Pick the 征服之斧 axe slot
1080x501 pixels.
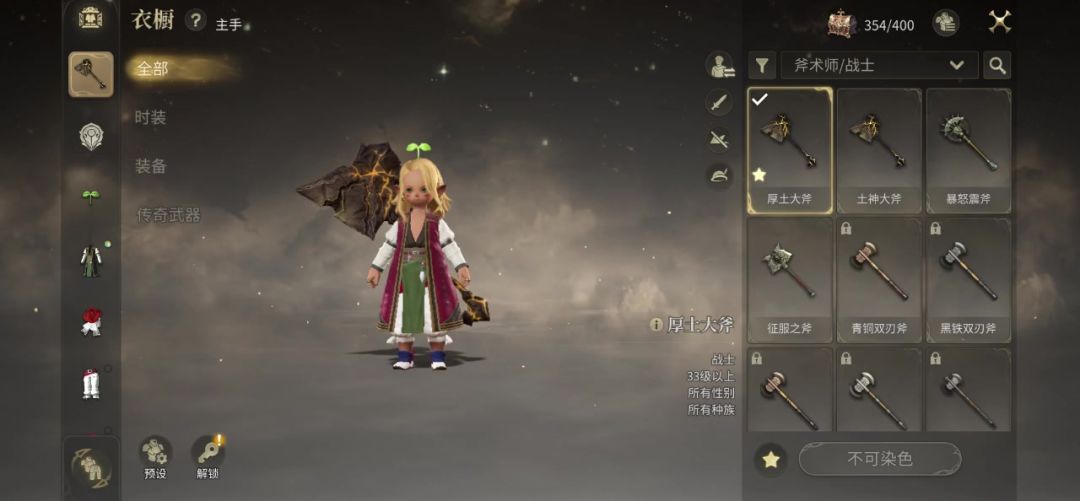click(x=789, y=280)
